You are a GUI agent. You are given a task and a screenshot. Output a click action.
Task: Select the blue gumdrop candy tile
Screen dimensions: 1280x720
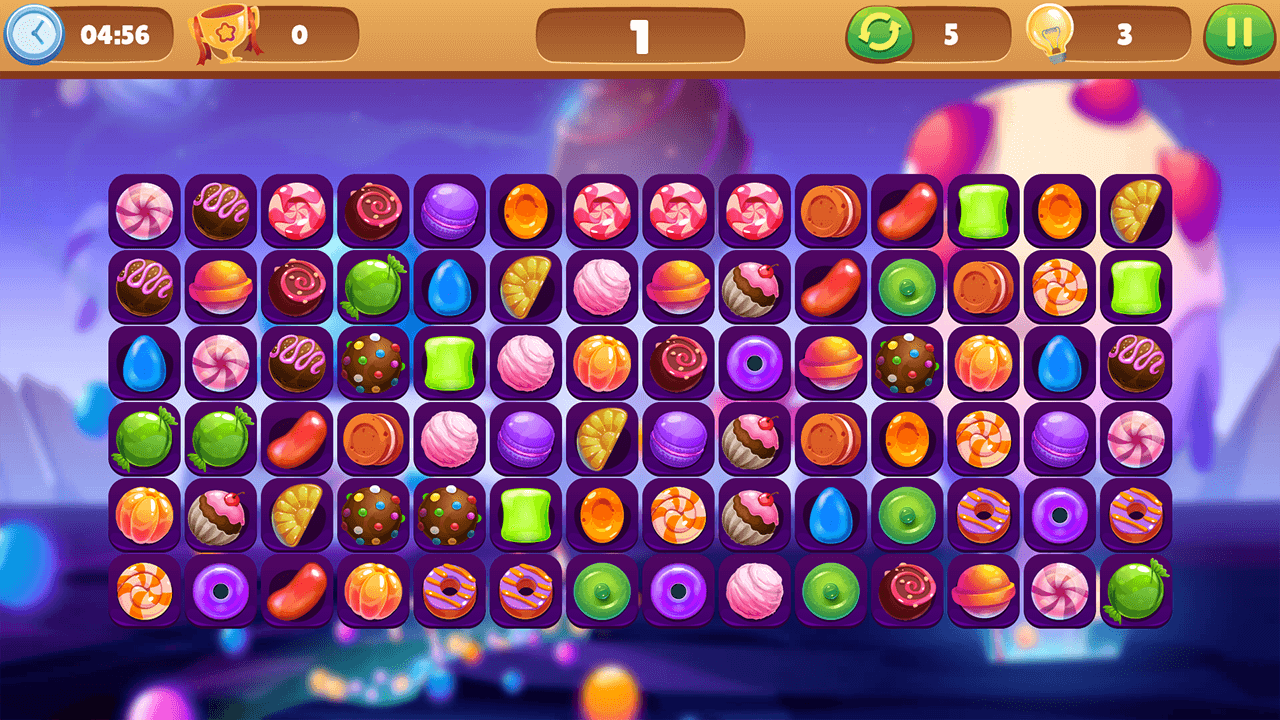point(450,288)
